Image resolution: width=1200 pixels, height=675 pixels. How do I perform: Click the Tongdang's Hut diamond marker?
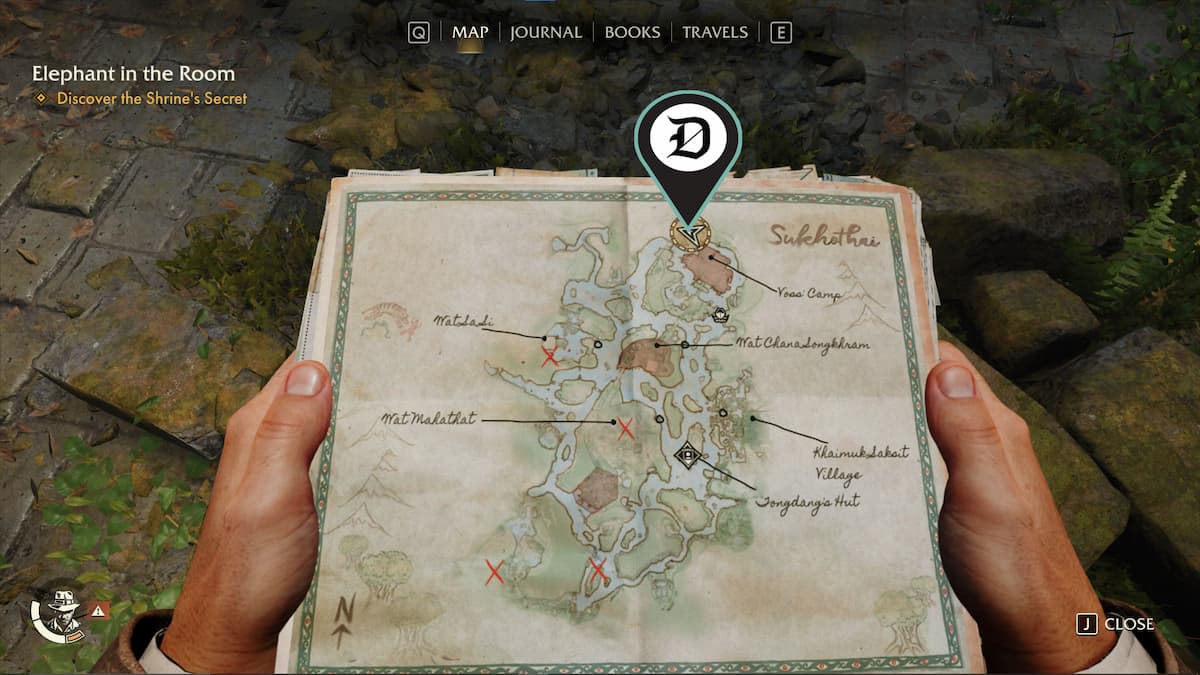[x=687, y=456]
